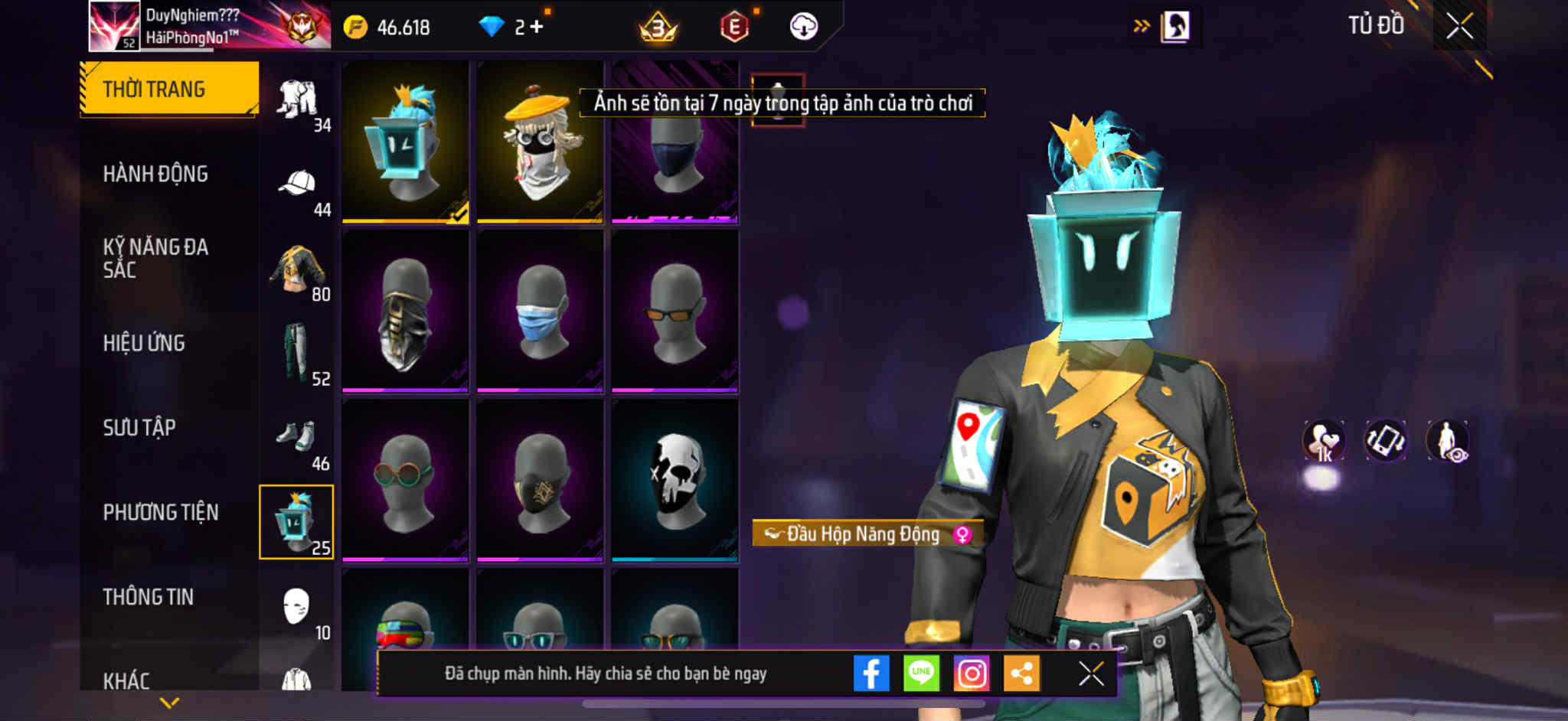Select the blue surgical mask item
The height and width of the screenshot is (721, 1568).
point(540,312)
